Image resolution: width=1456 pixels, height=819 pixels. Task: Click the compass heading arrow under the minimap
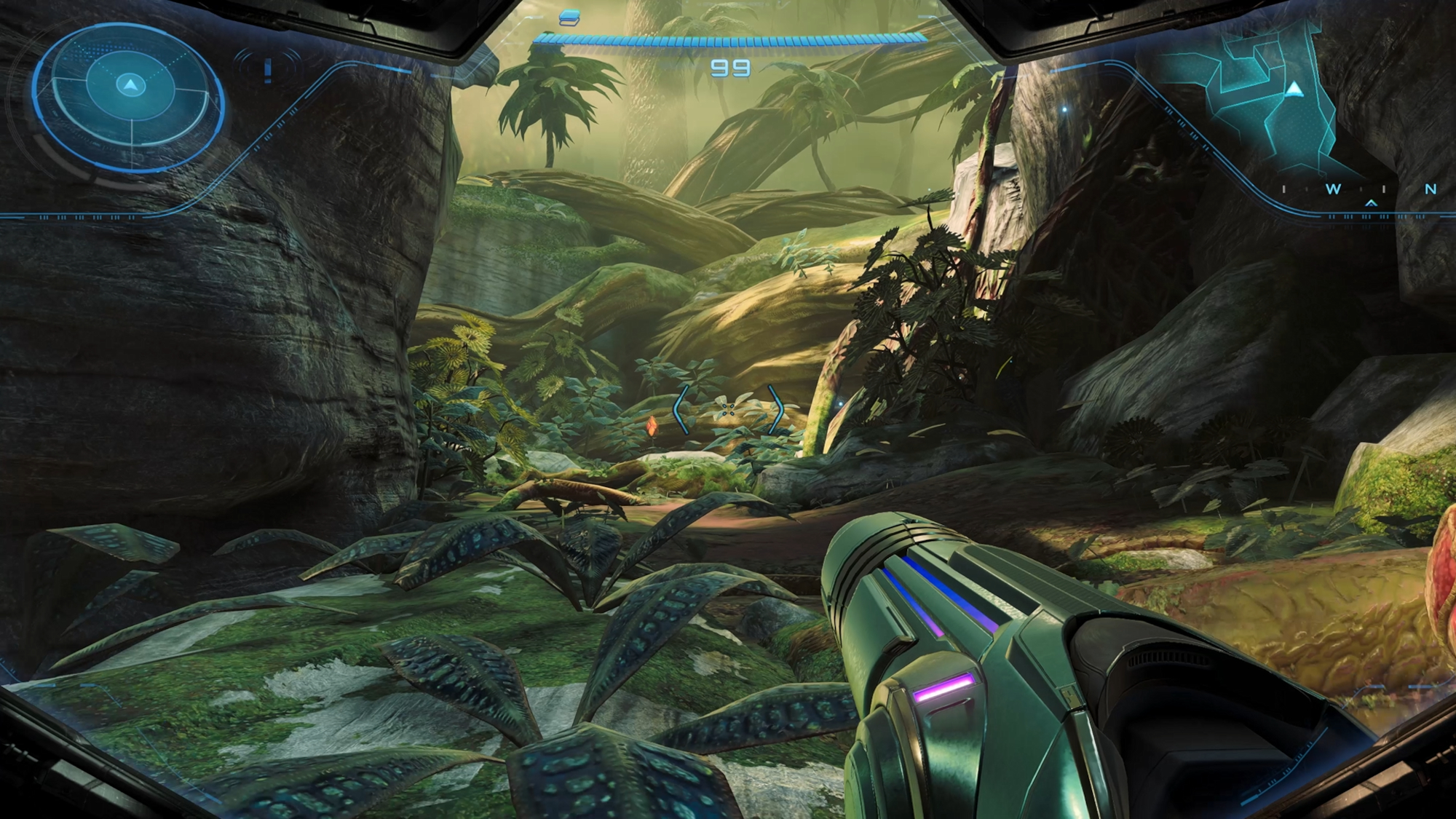tap(1372, 205)
